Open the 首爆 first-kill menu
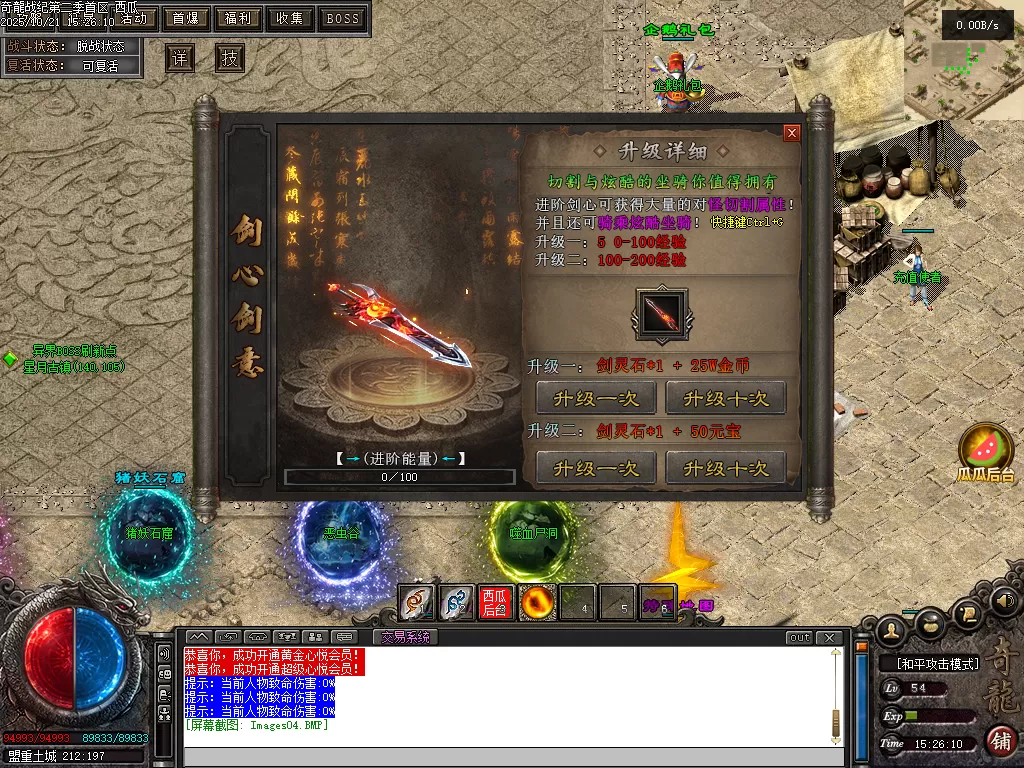1024x768 pixels. point(185,18)
